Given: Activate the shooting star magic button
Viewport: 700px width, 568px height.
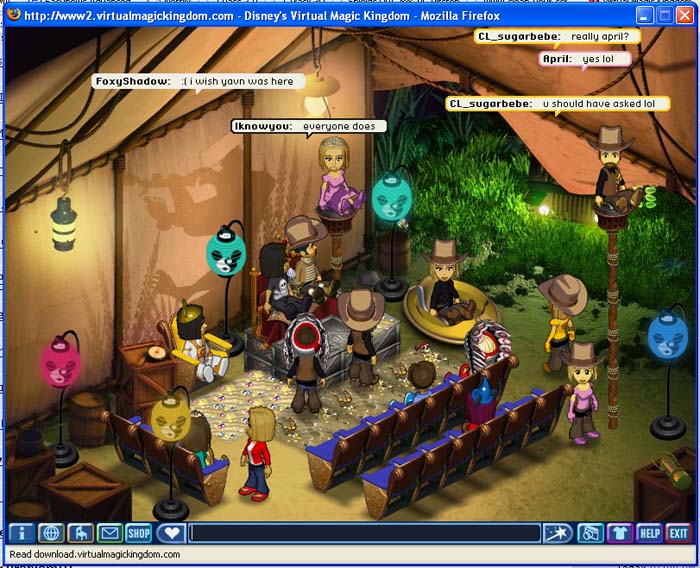Looking at the screenshot, I should point(558,533).
